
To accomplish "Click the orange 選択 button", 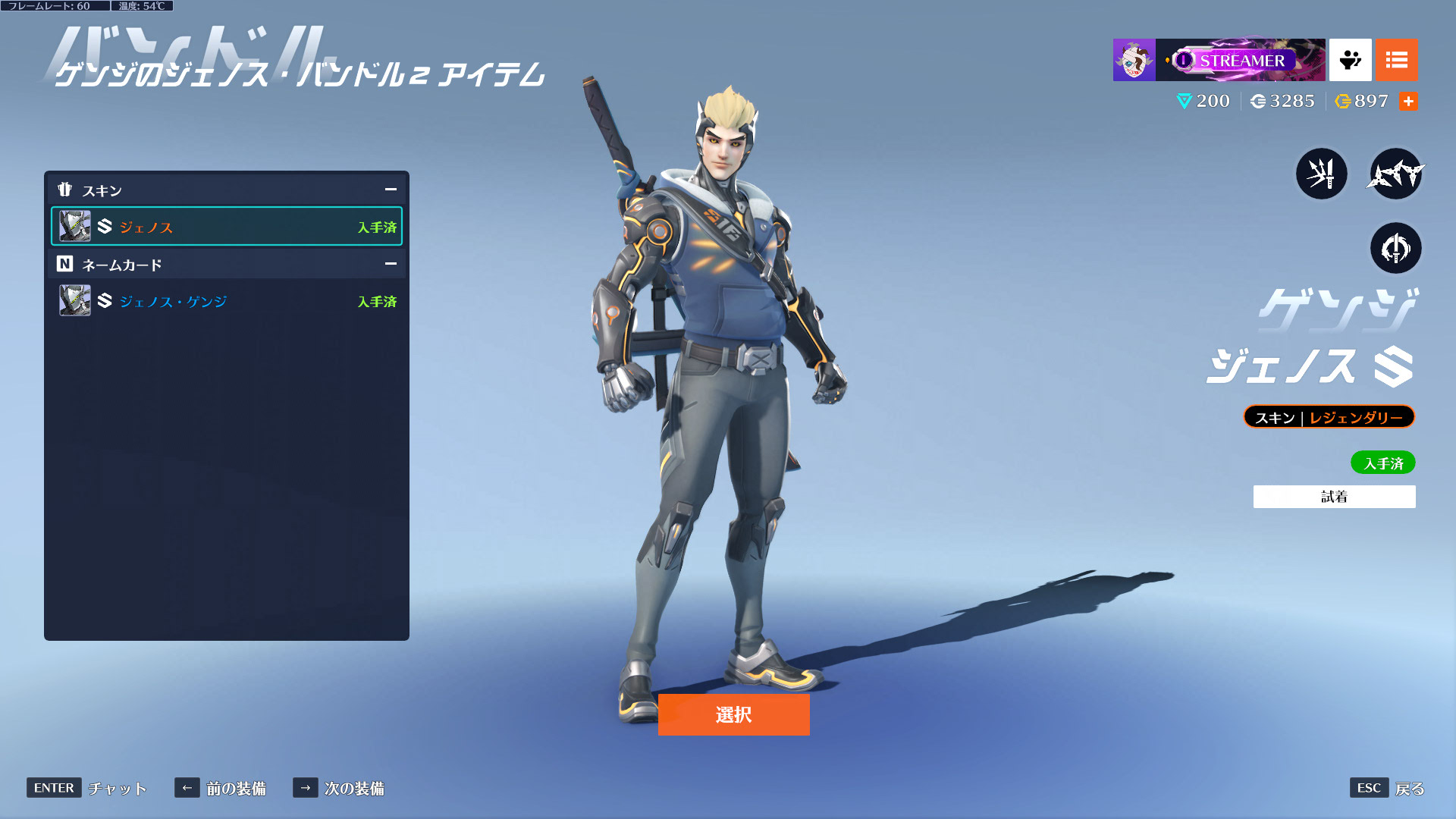I will click(x=733, y=714).
